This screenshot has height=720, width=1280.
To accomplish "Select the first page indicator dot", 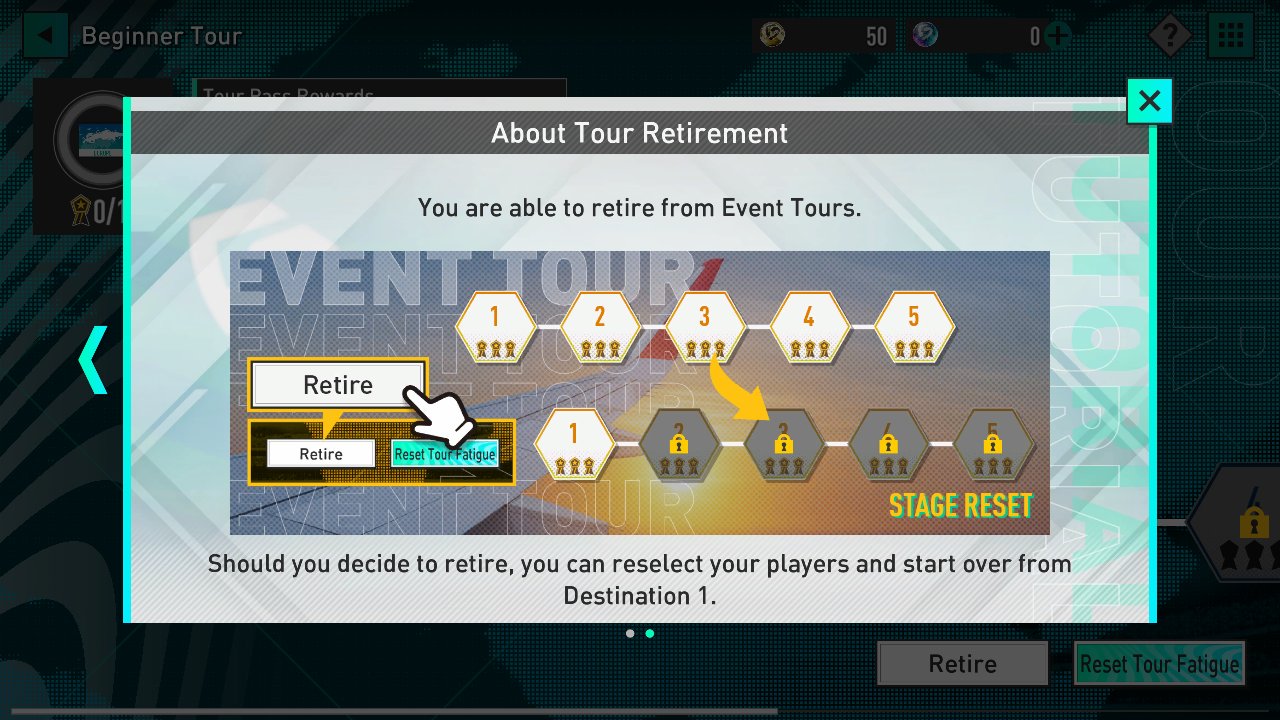I will [630, 633].
